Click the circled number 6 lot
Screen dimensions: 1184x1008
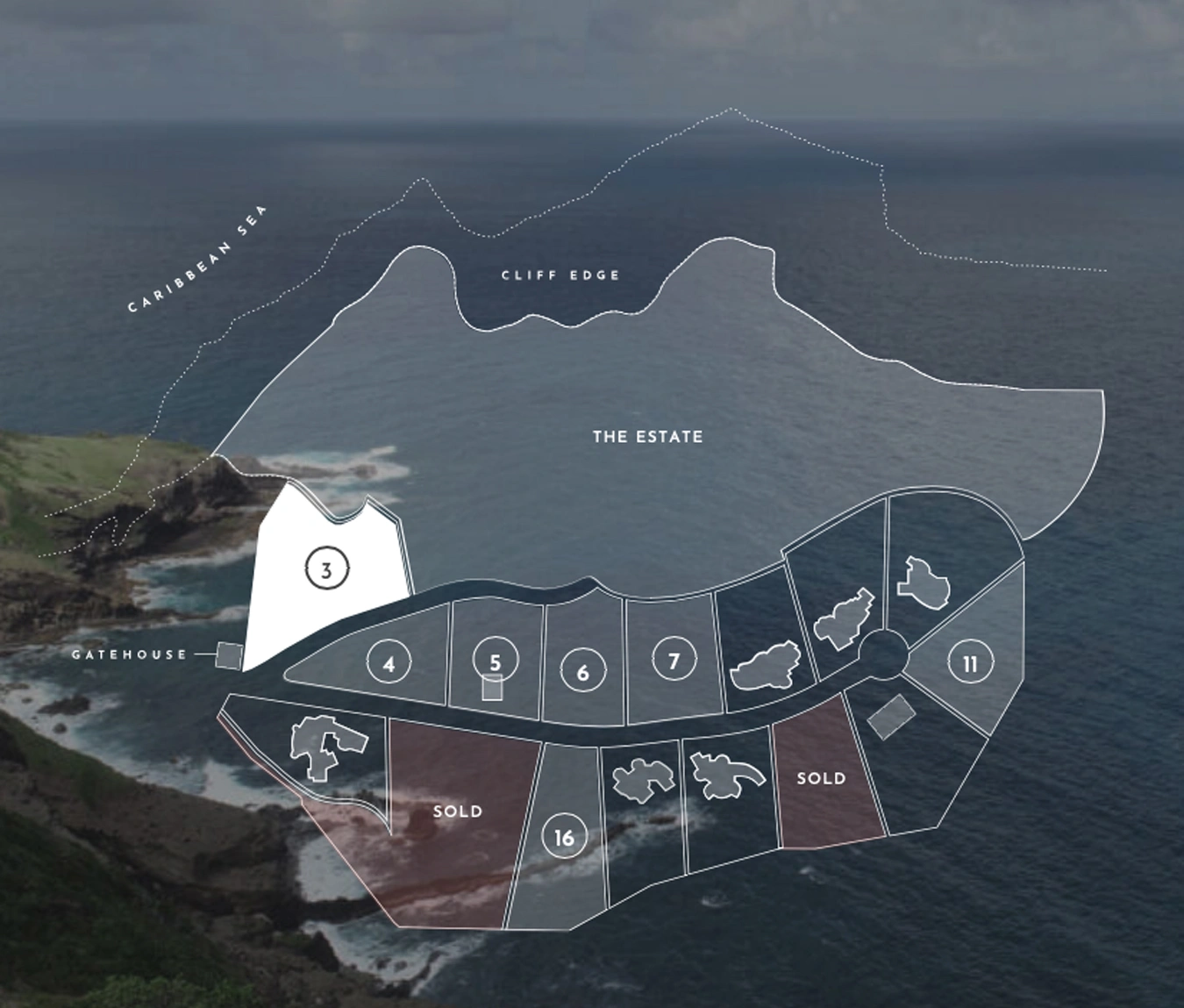click(583, 671)
